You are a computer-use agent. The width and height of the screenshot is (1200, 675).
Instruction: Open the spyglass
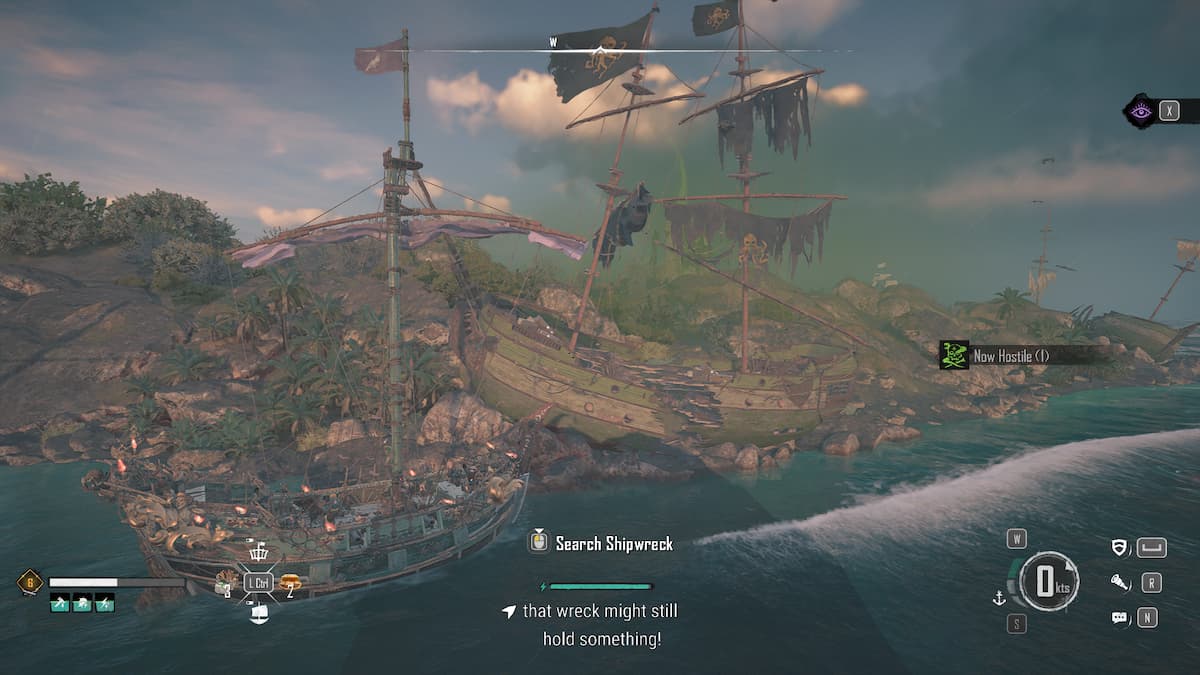click(x=1120, y=582)
